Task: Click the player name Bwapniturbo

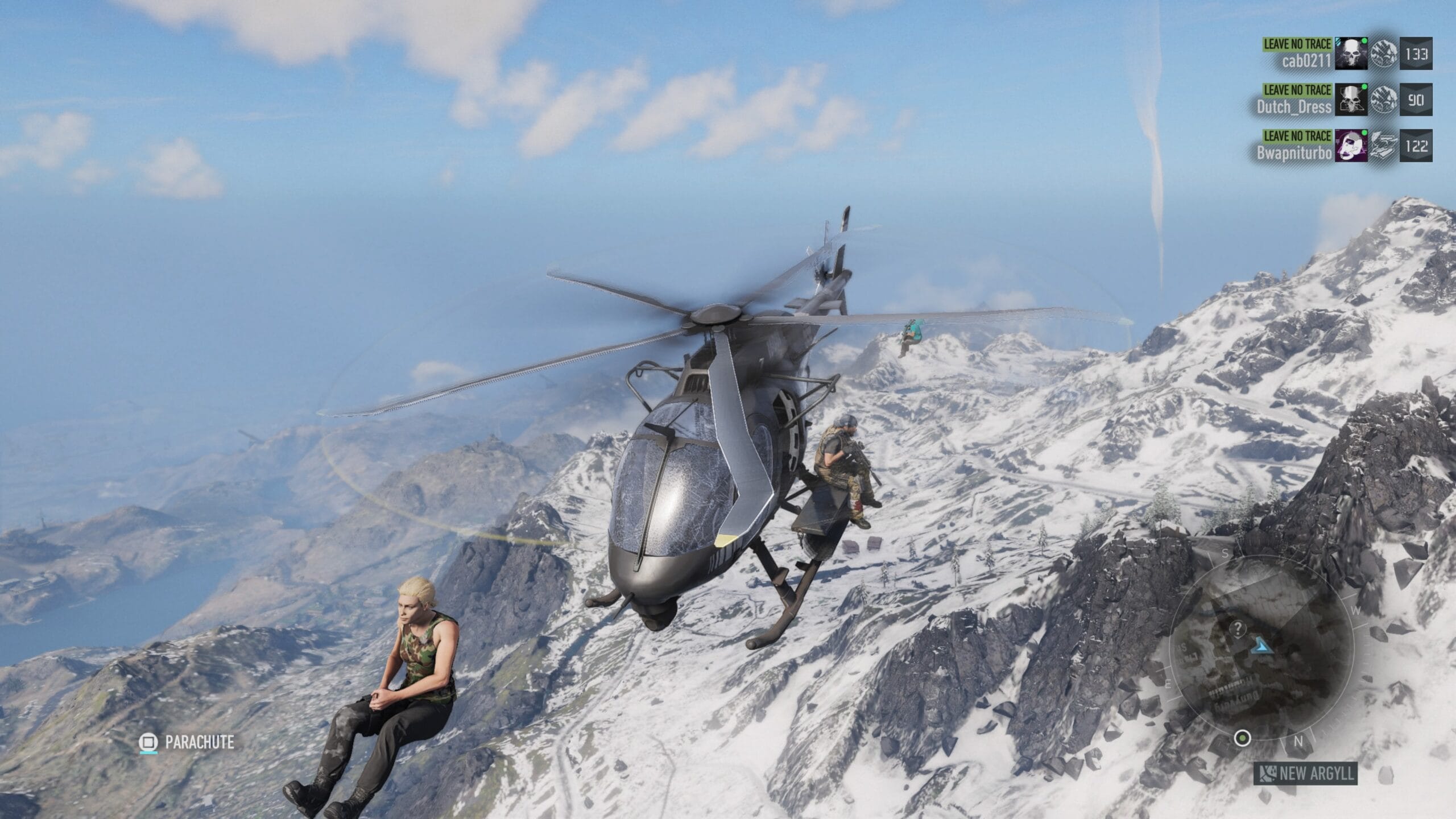Action: pyautogui.click(x=1294, y=153)
